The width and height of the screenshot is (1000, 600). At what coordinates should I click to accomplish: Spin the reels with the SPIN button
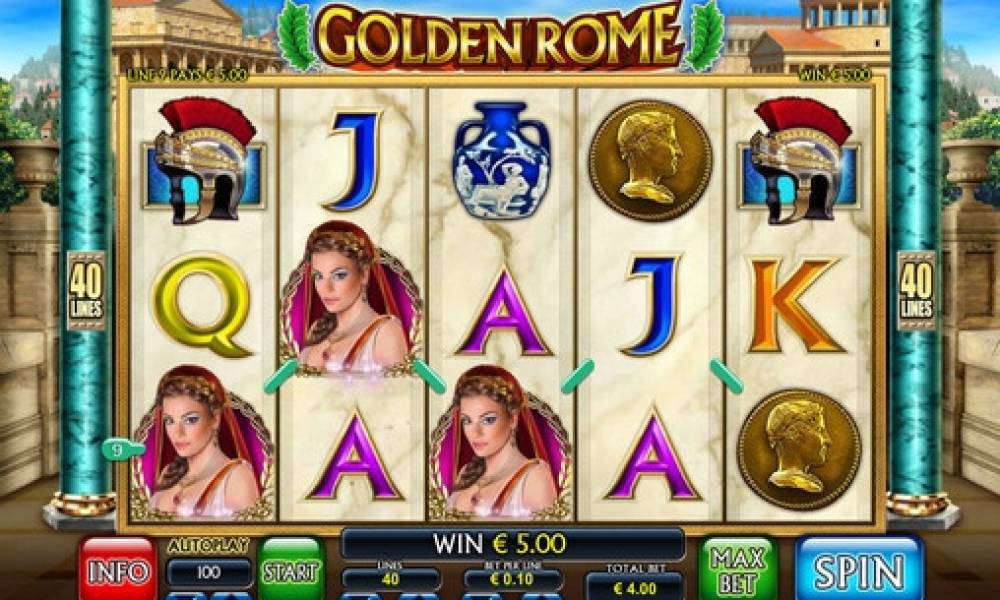[859, 570]
